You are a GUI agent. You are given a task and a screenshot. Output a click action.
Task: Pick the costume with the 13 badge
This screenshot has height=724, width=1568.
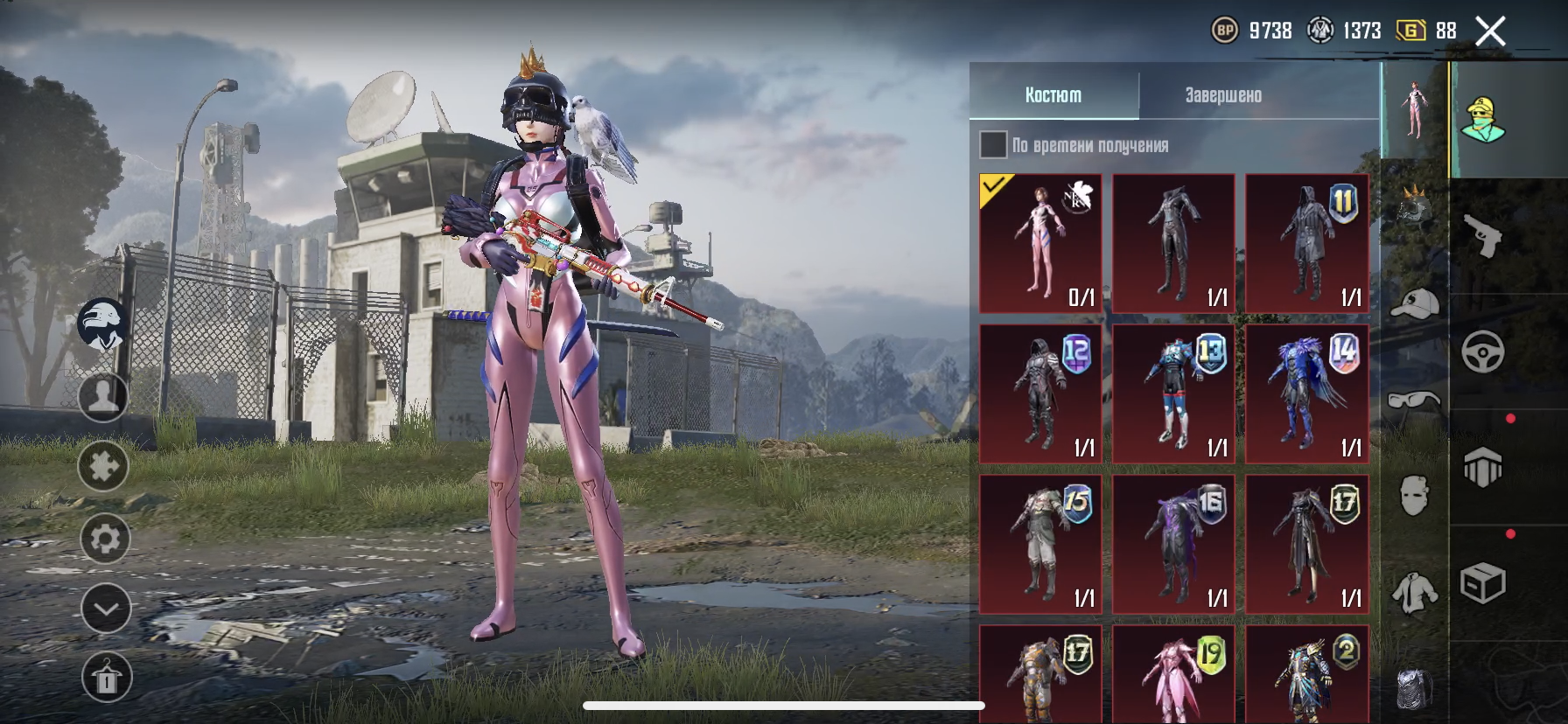[1173, 393]
